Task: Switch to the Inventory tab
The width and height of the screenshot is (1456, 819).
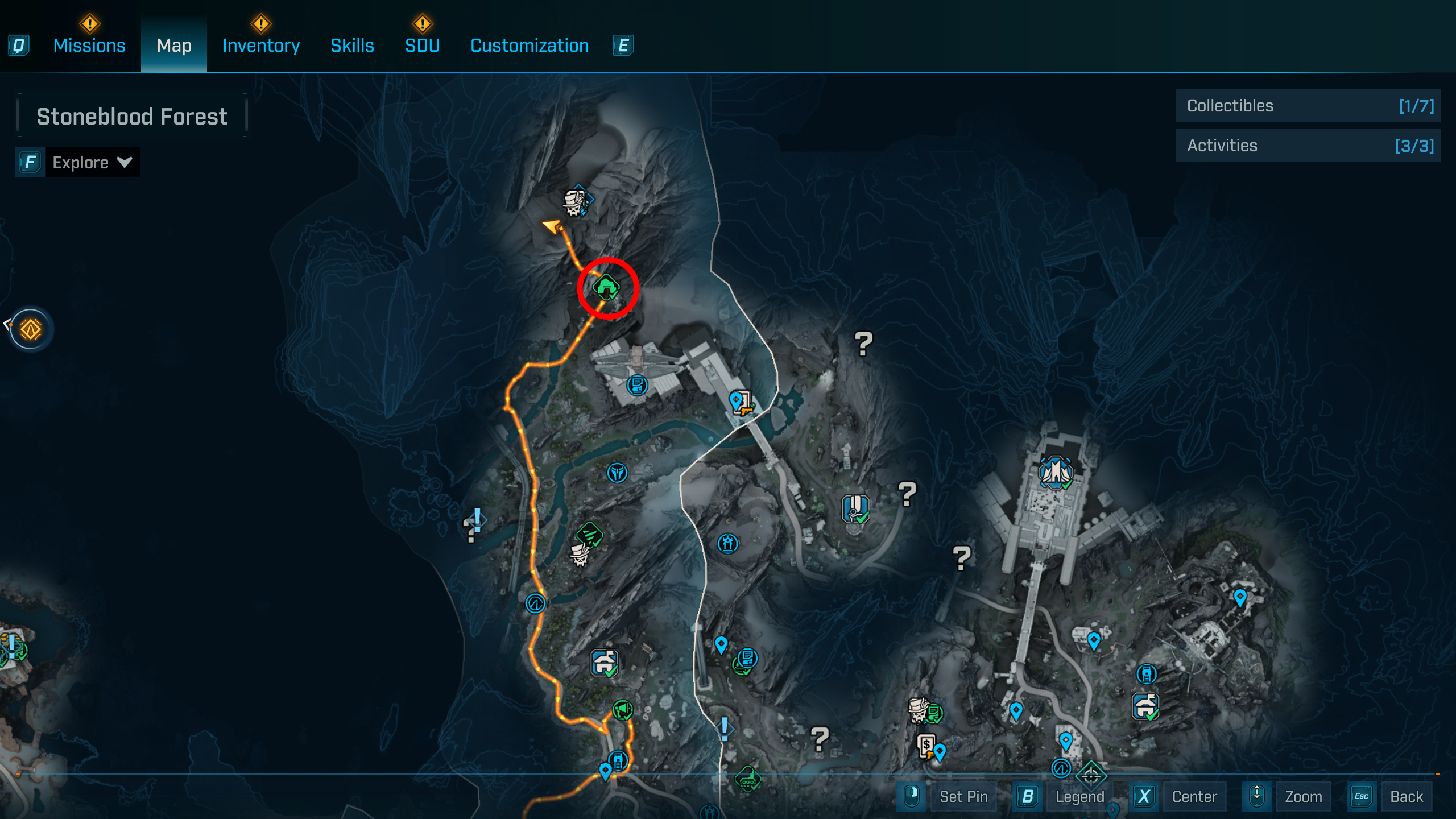Action: 261,45
